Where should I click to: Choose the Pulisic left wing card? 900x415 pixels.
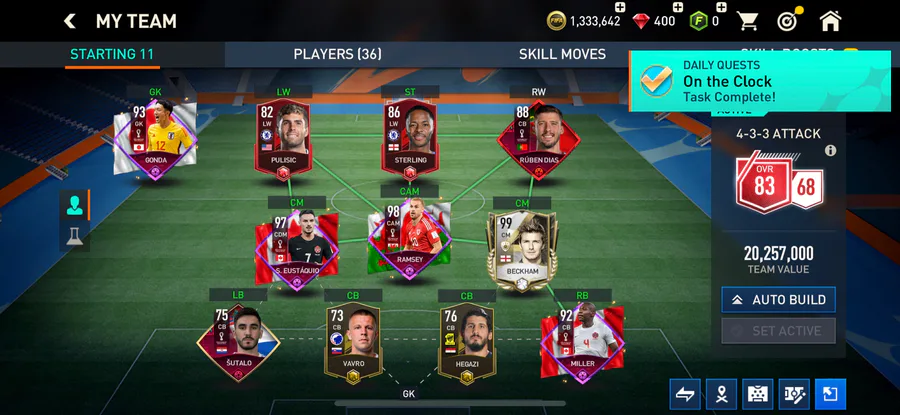point(283,139)
